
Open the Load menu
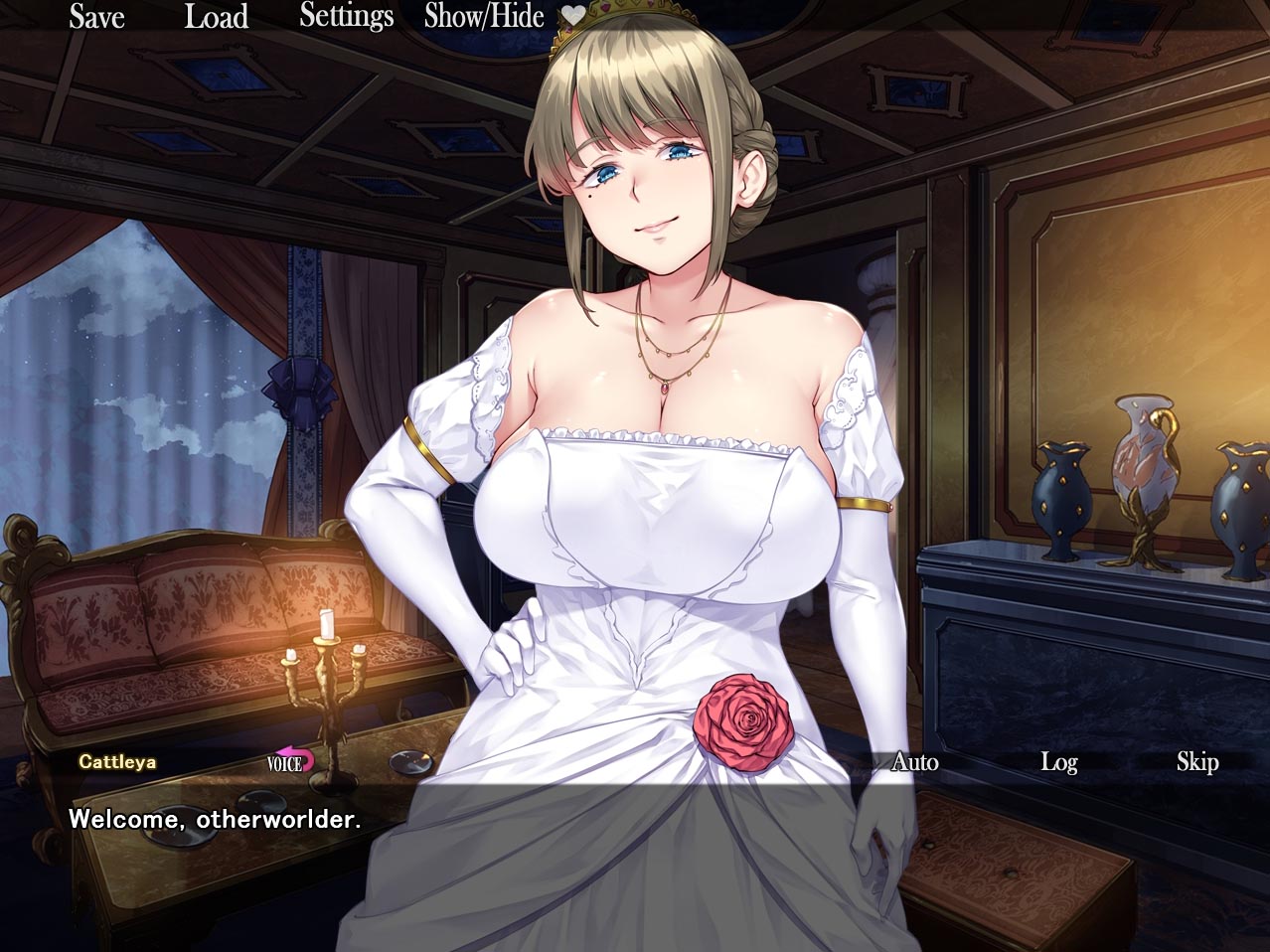pos(216,17)
